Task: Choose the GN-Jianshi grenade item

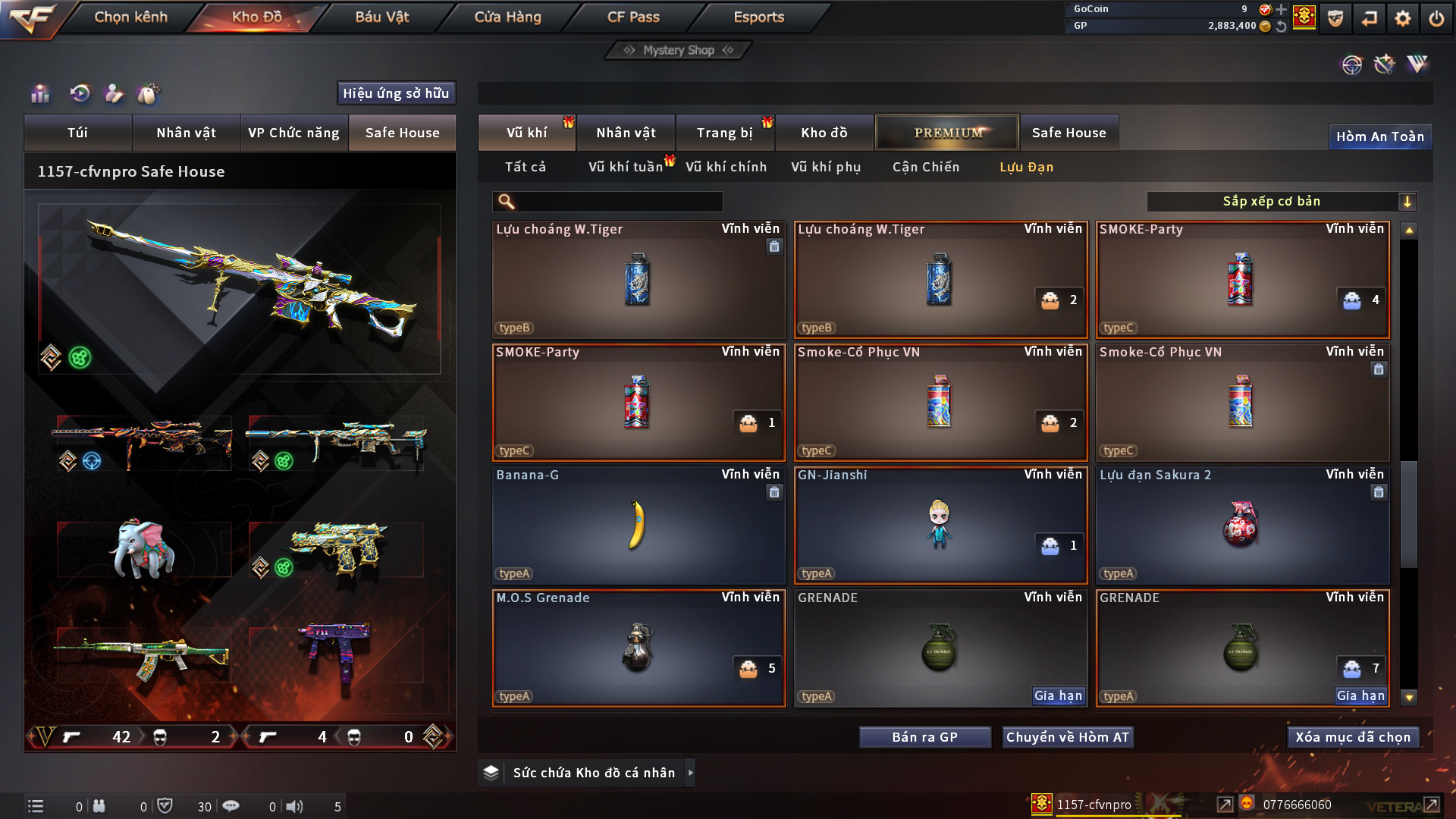Action: pyautogui.click(x=940, y=525)
